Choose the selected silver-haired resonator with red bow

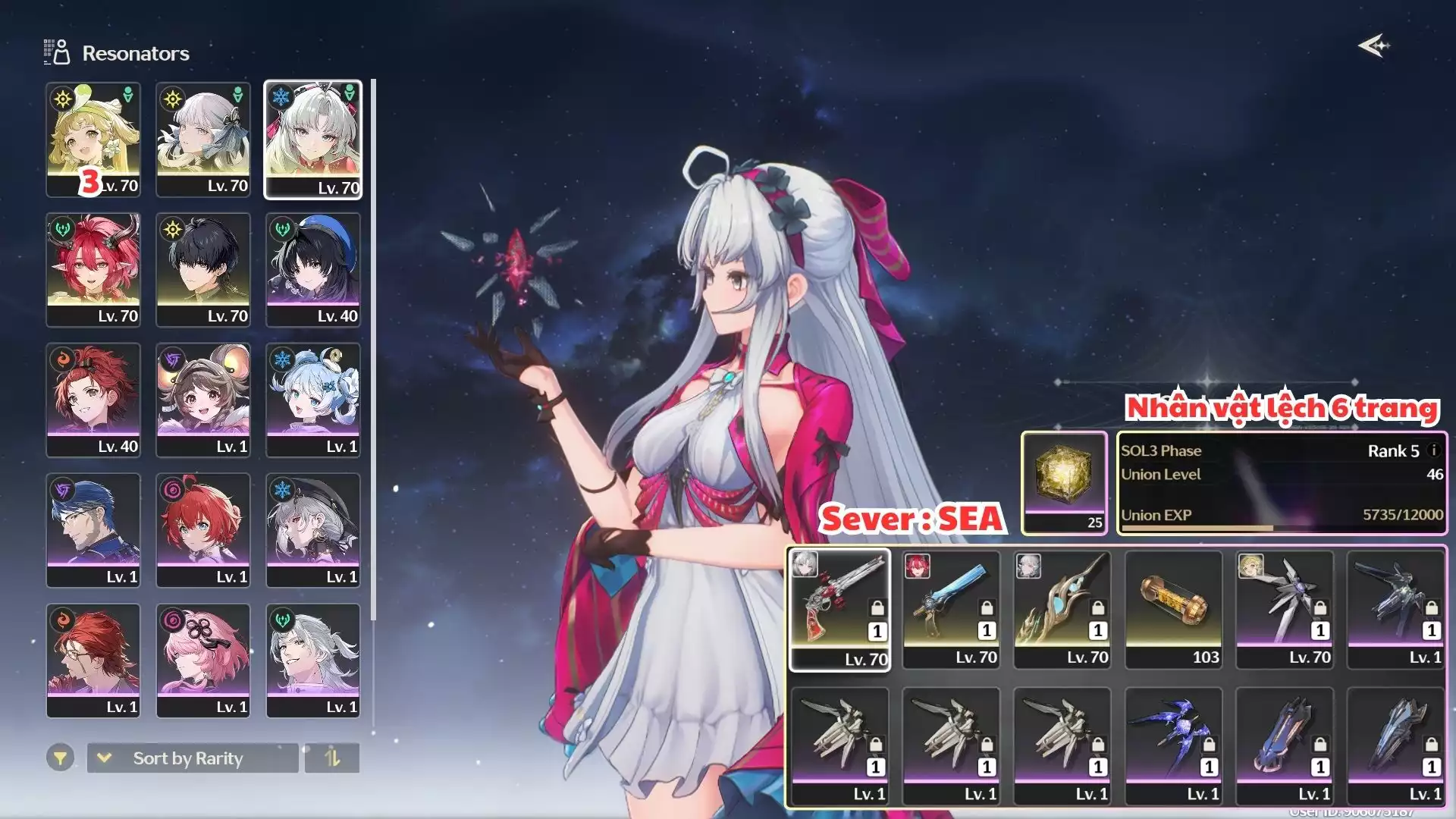313,140
